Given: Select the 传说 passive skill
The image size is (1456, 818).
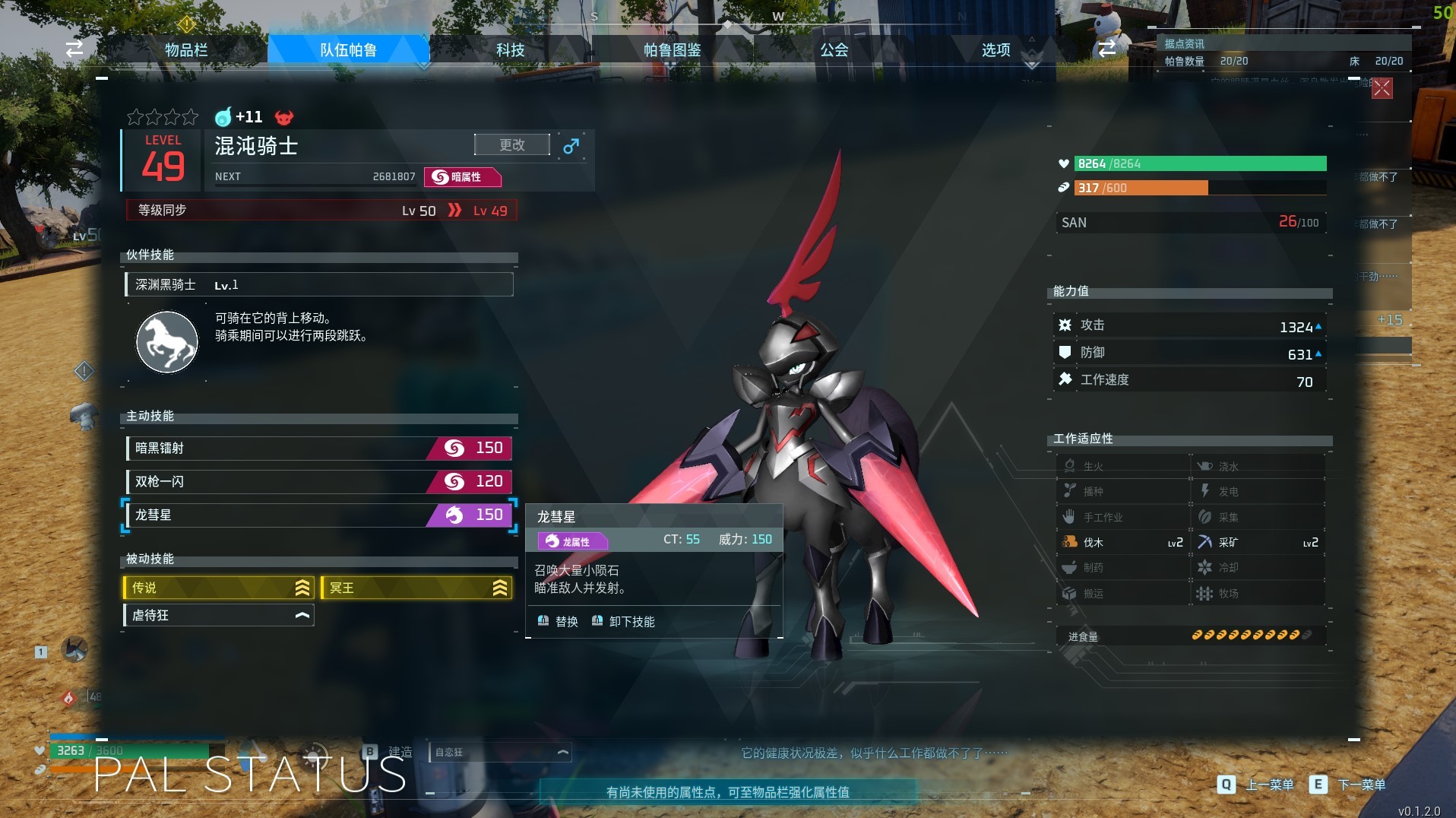Looking at the screenshot, I should (218, 588).
